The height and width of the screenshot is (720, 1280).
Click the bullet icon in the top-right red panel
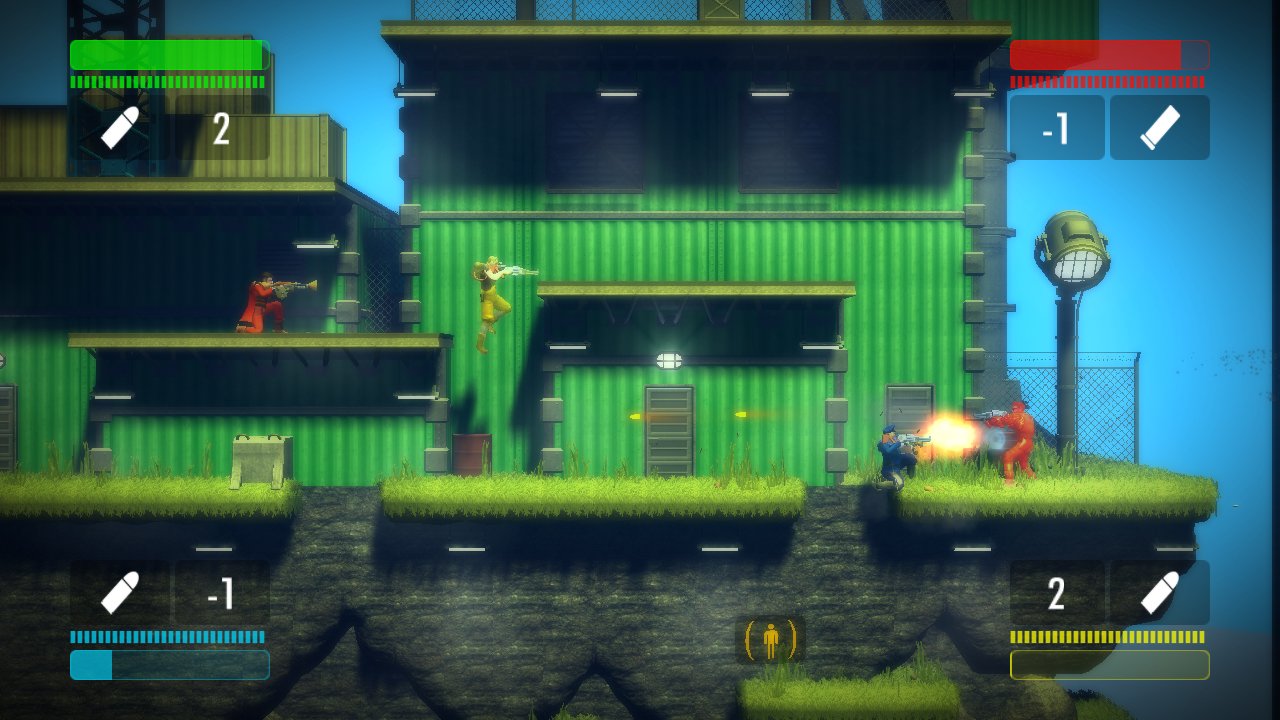tap(1158, 128)
